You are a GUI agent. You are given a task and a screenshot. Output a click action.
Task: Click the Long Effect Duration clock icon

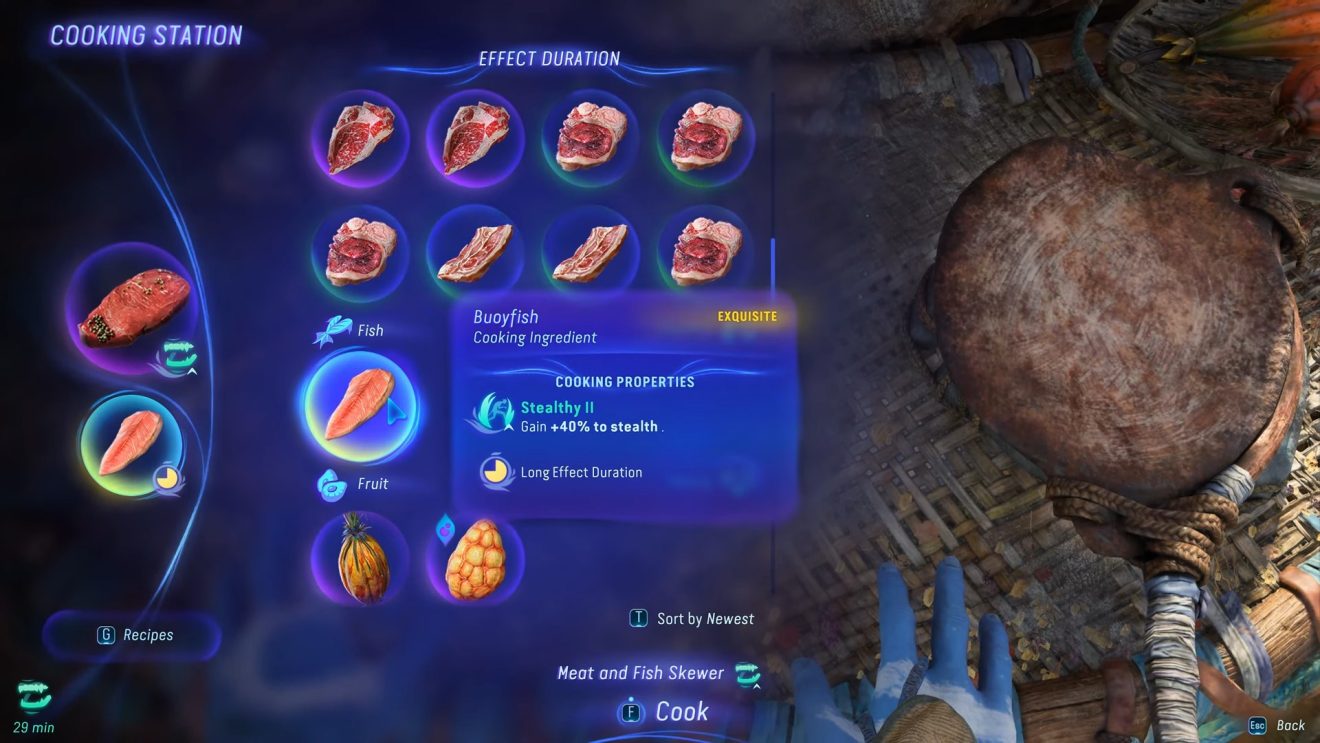[495, 470]
